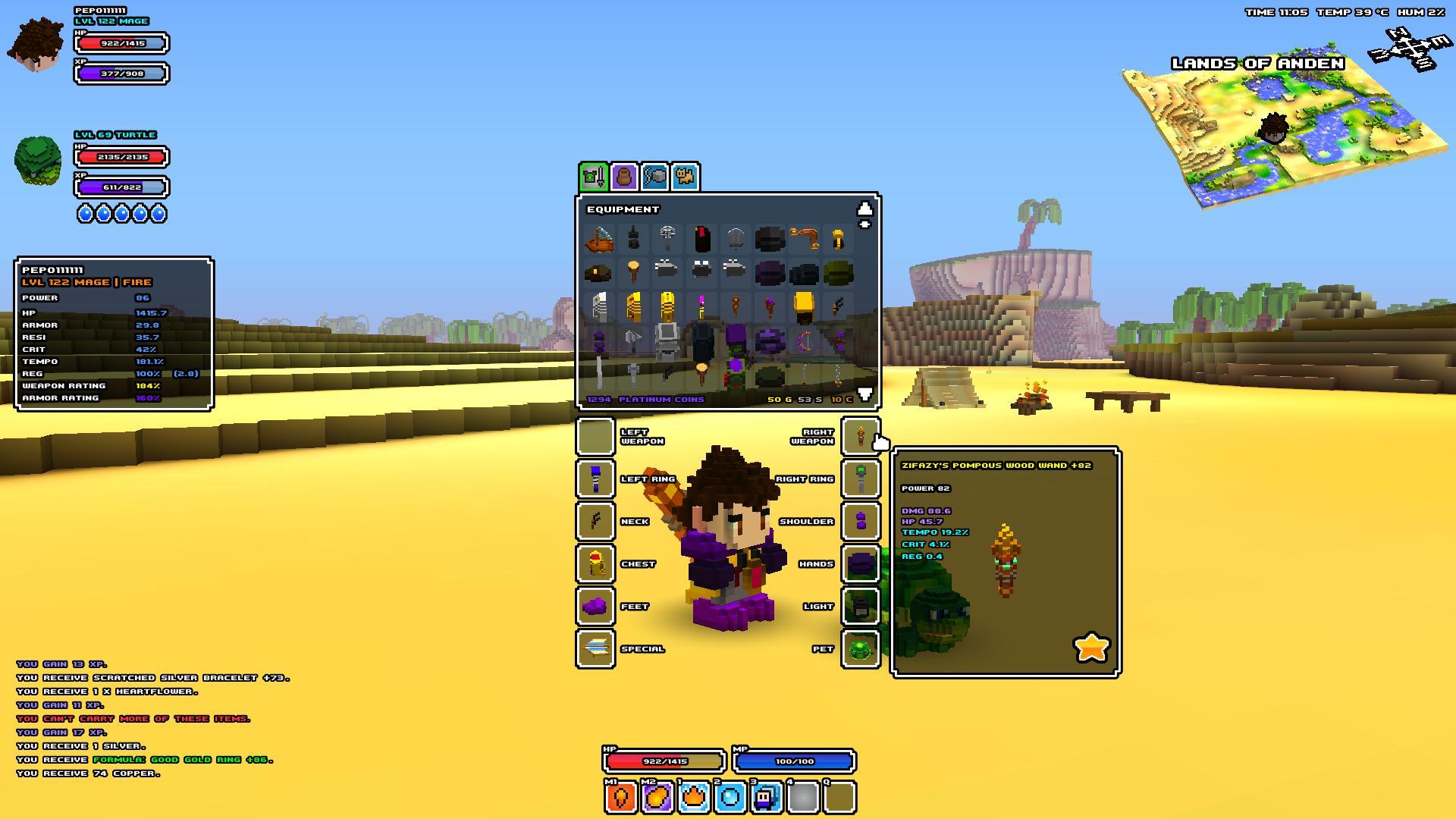Select the equipped right weapon wand slot
Screen dimensions: 1456x819
coord(861,436)
